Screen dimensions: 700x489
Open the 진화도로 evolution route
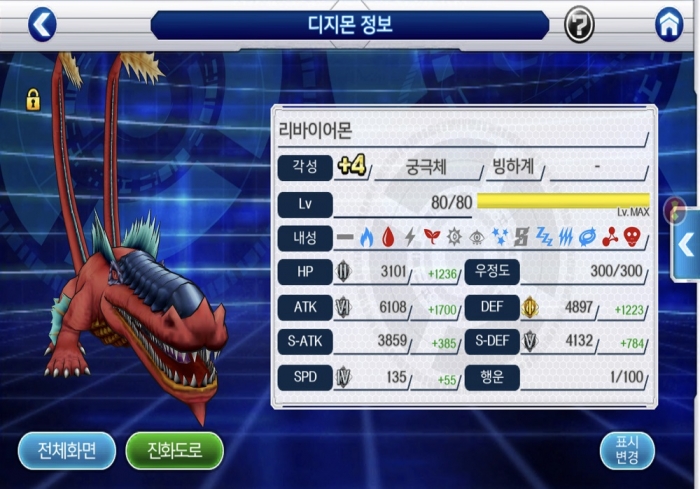coord(174,451)
